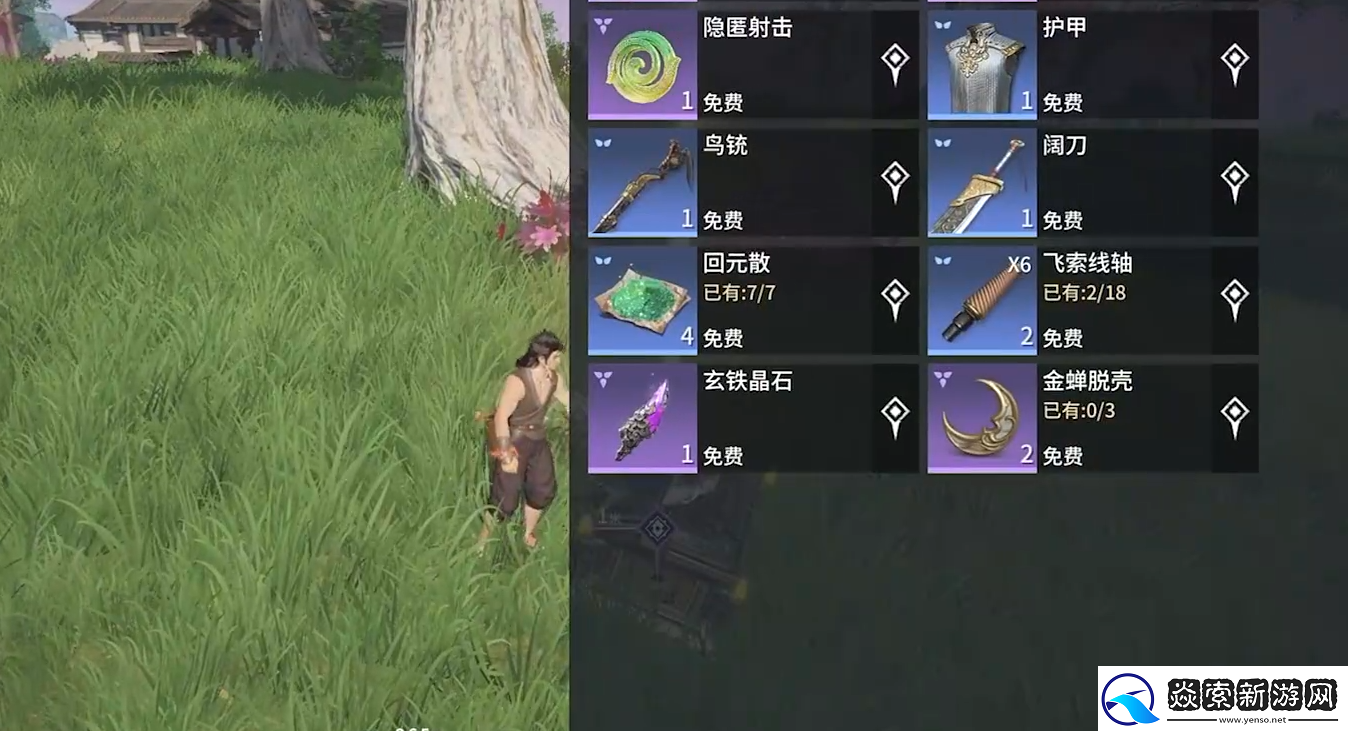1348x731 pixels.
Task: Select the 玄铁晶石 crystal icon
Action: pyautogui.click(x=641, y=418)
